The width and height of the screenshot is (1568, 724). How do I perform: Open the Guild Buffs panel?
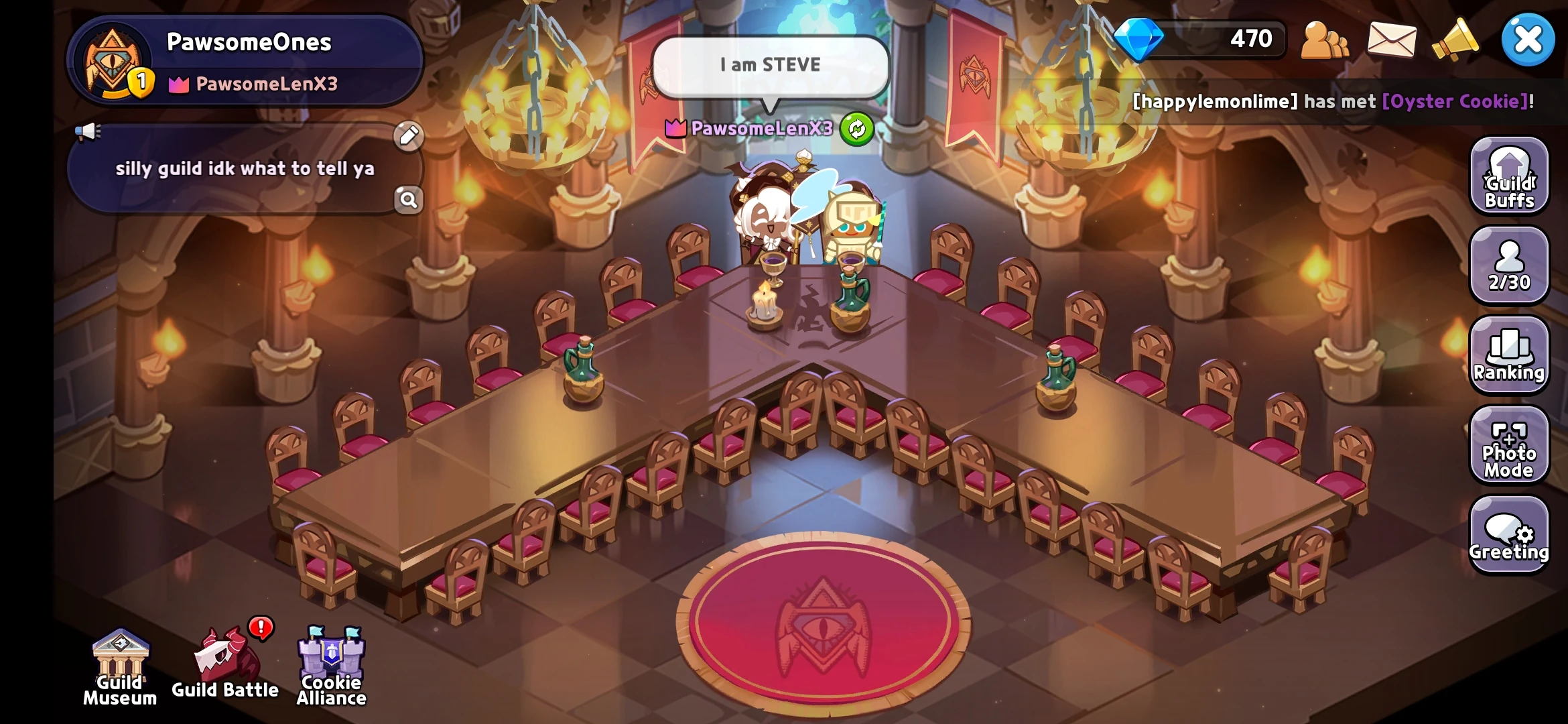[x=1509, y=178]
